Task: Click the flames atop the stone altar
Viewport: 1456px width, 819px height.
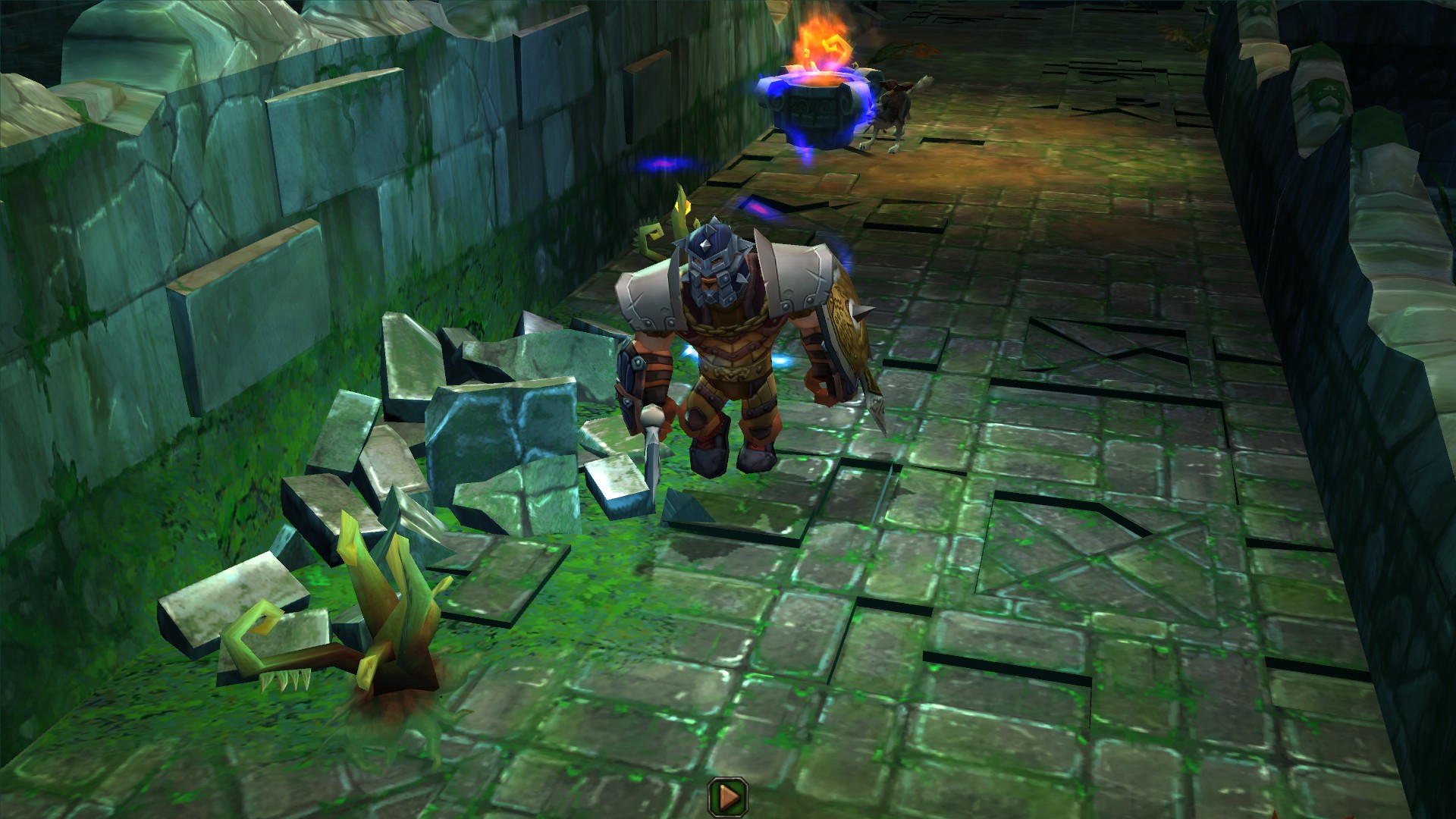Action: pyautogui.click(x=823, y=38)
